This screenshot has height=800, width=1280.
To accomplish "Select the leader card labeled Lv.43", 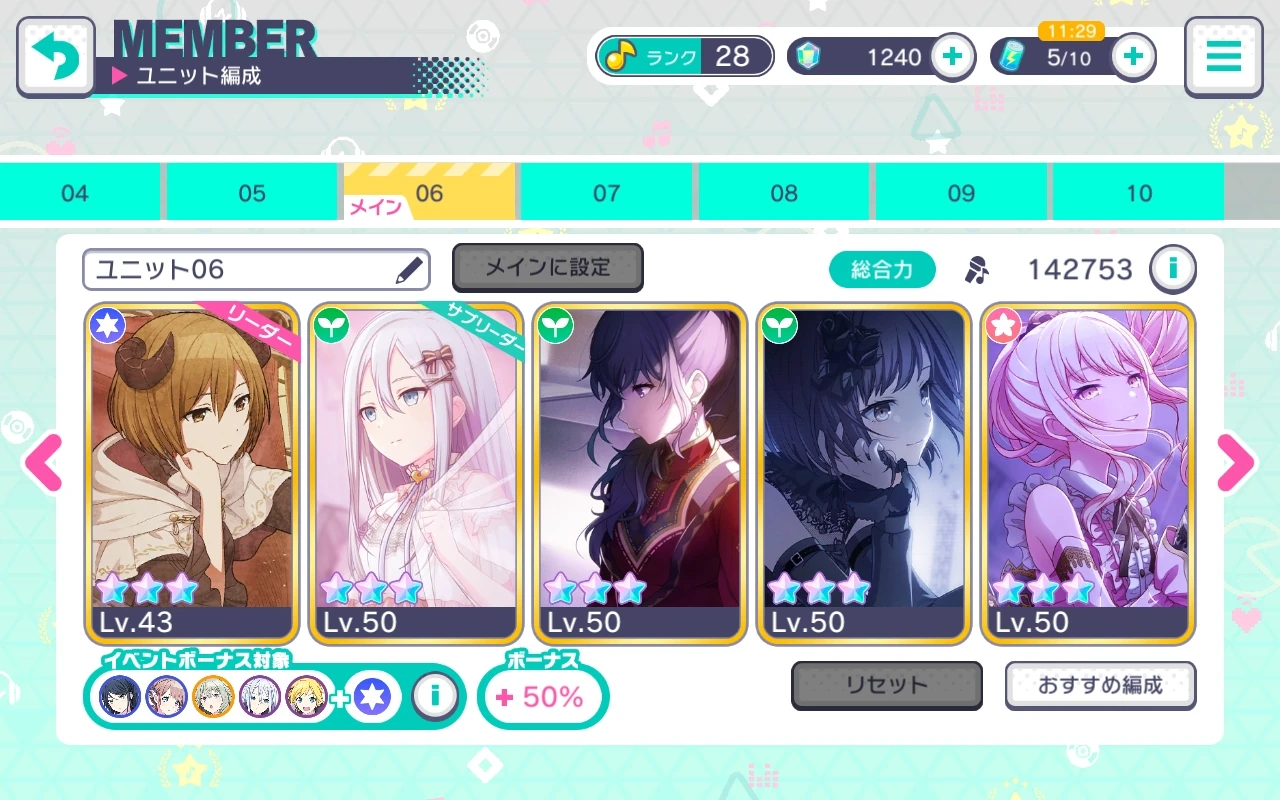I will (x=192, y=470).
